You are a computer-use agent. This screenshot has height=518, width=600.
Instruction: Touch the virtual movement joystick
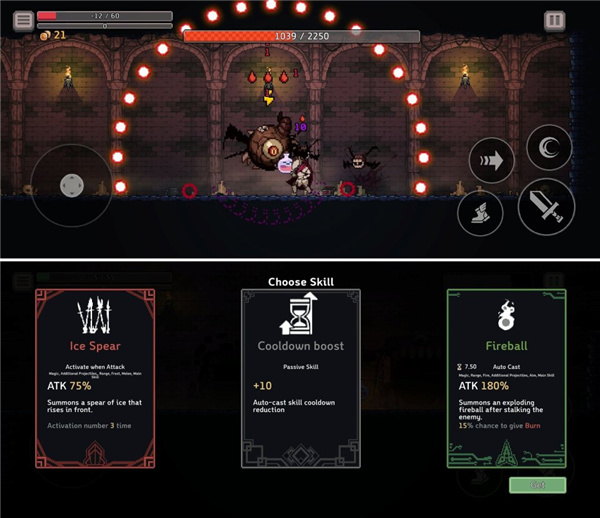coord(71,185)
